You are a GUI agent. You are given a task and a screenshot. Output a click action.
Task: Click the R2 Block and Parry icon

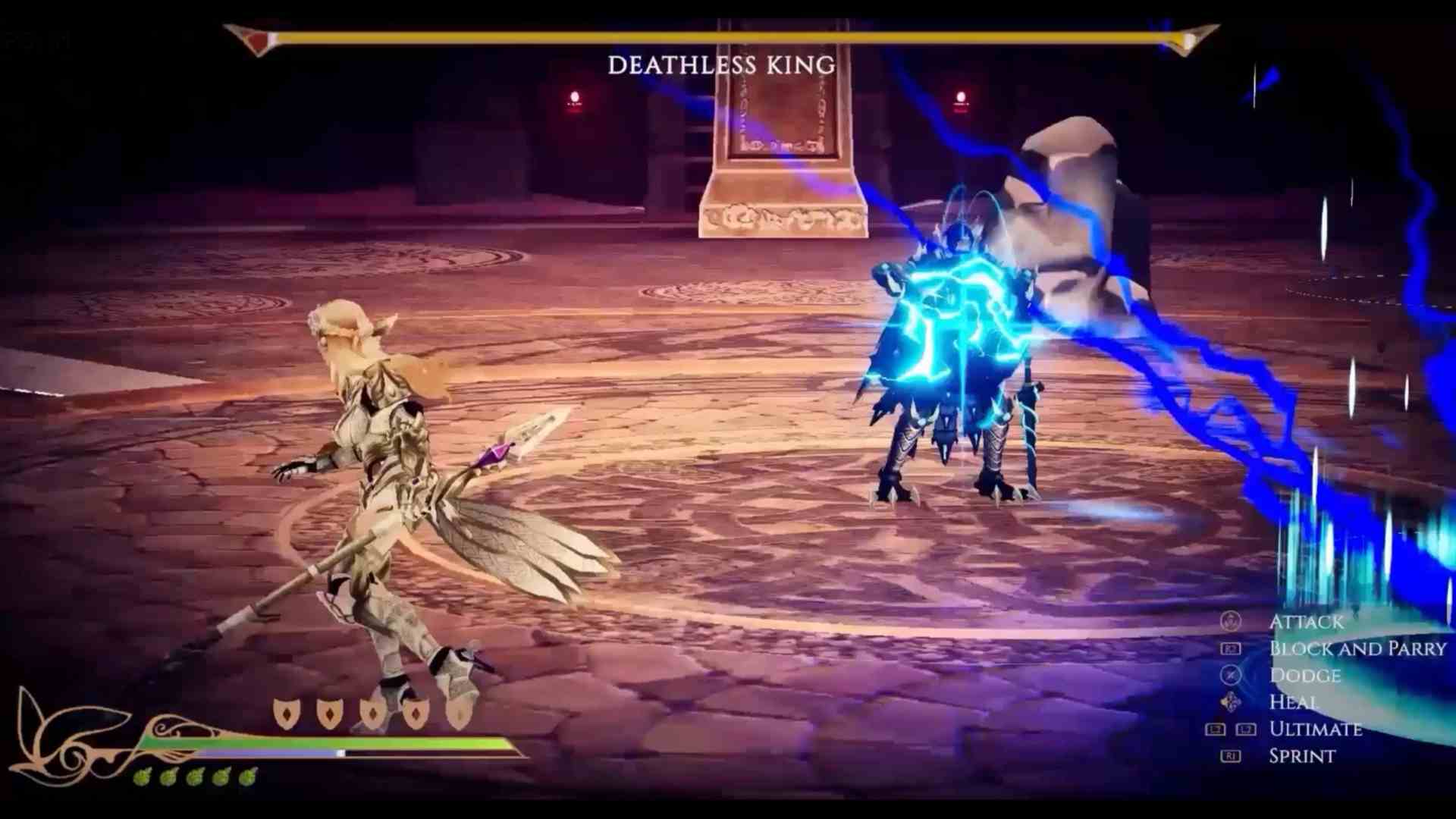[x=1232, y=648]
